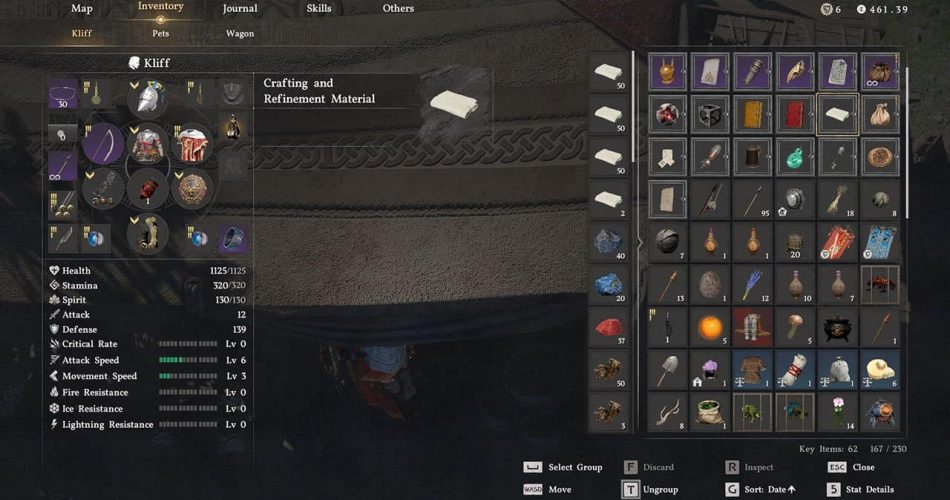The width and height of the screenshot is (950, 500).
Task: Select the shovel in the inventory
Action: coord(666,369)
